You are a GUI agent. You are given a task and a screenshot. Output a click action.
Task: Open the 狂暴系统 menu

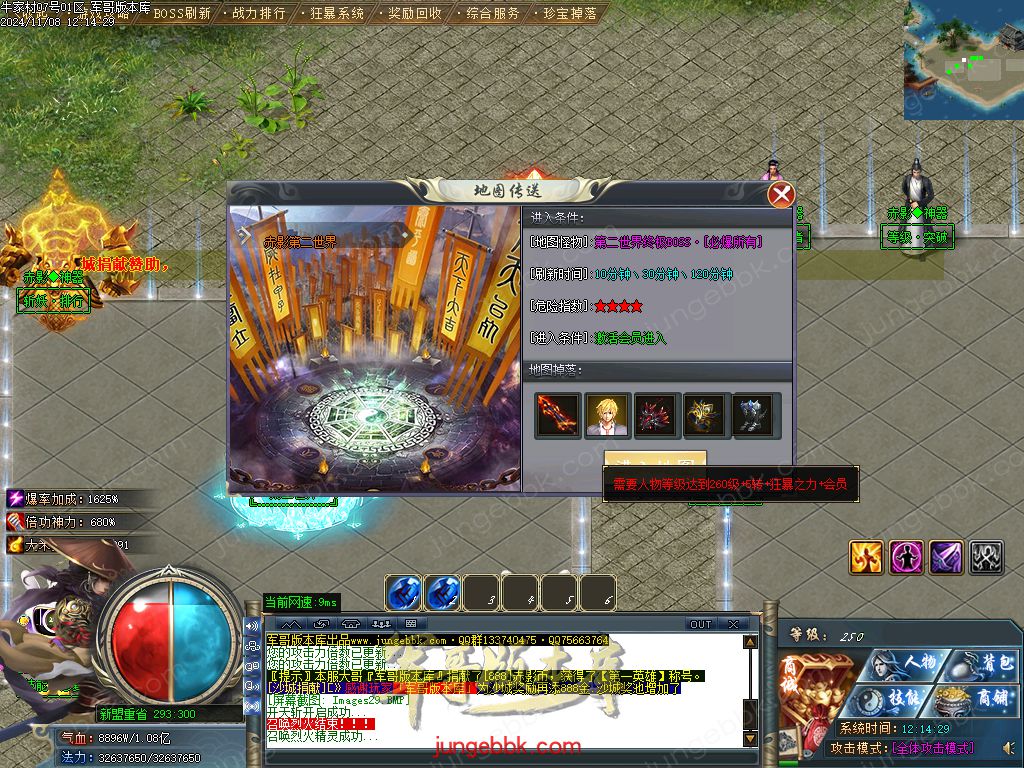(x=337, y=14)
